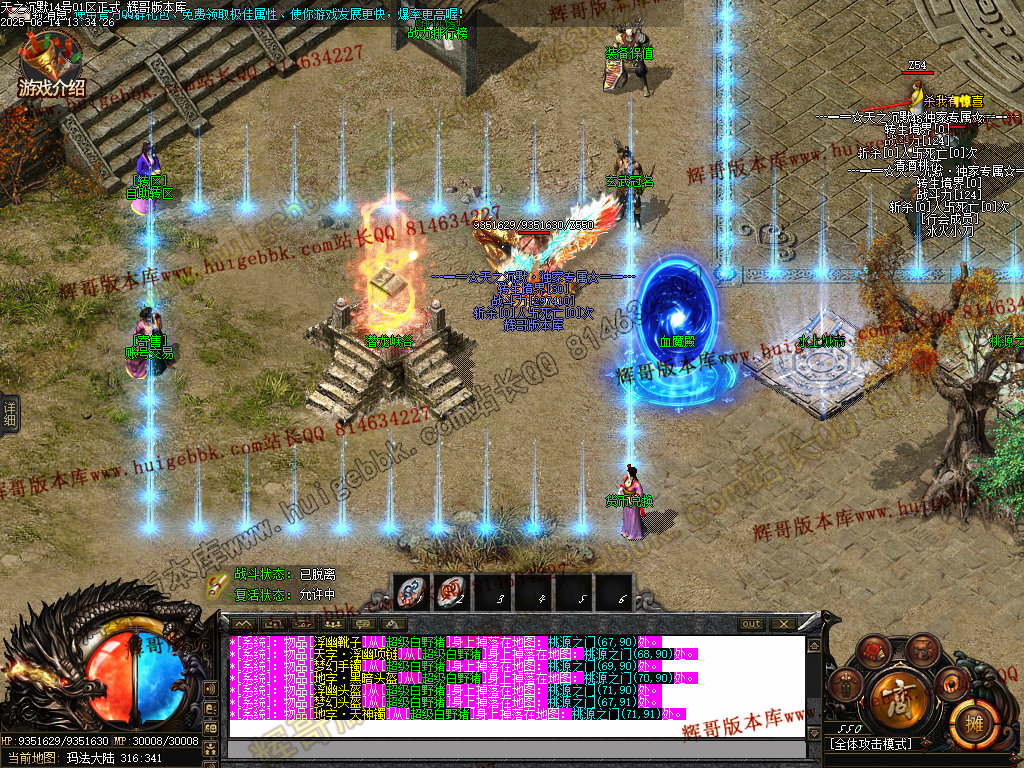Use the item in hotbar slot 2
Image resolution: width=1024 pixels, height=768 pixels.
coord(452,592)
